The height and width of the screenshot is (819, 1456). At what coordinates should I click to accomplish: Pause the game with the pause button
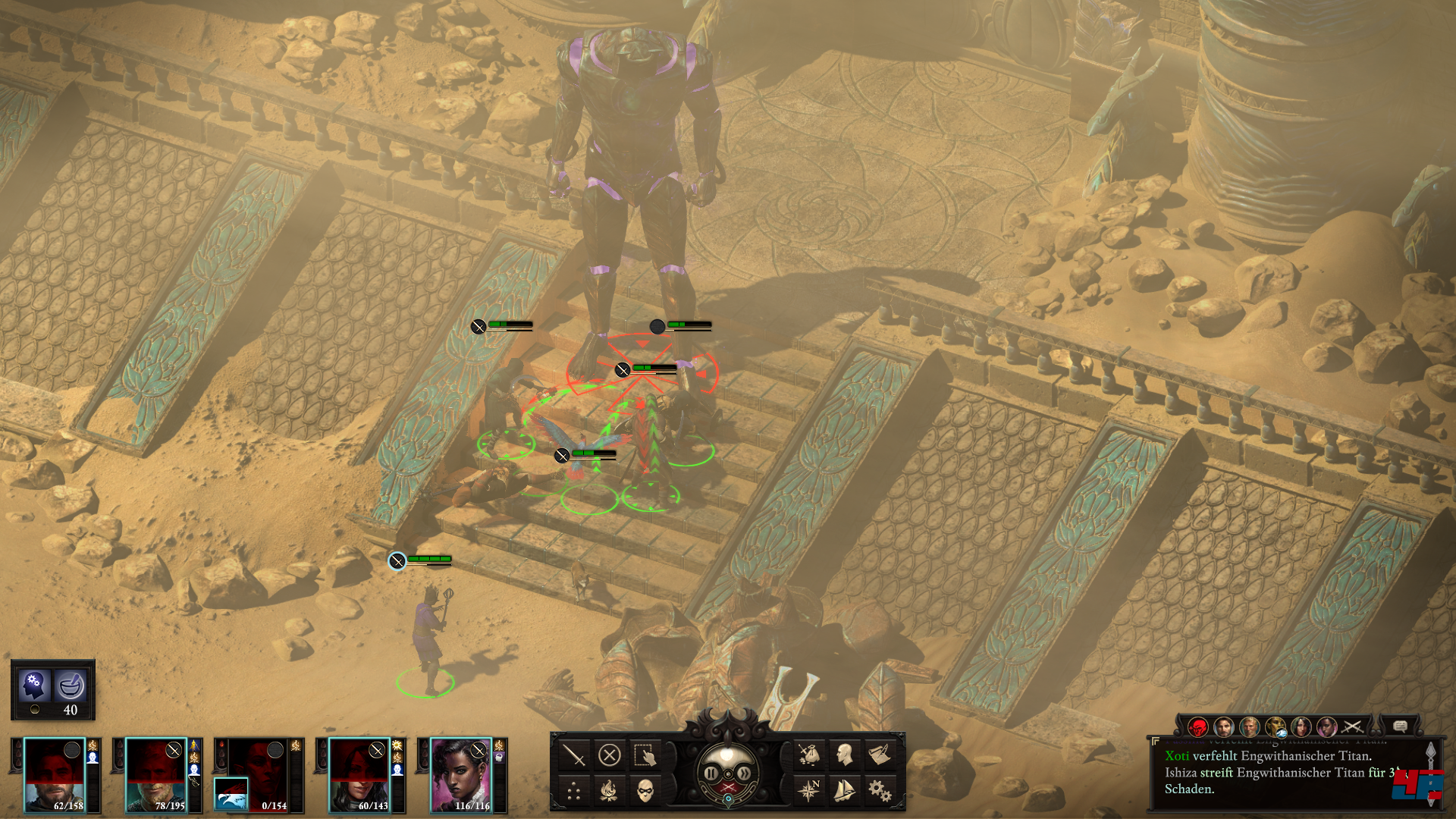(711, 773)
